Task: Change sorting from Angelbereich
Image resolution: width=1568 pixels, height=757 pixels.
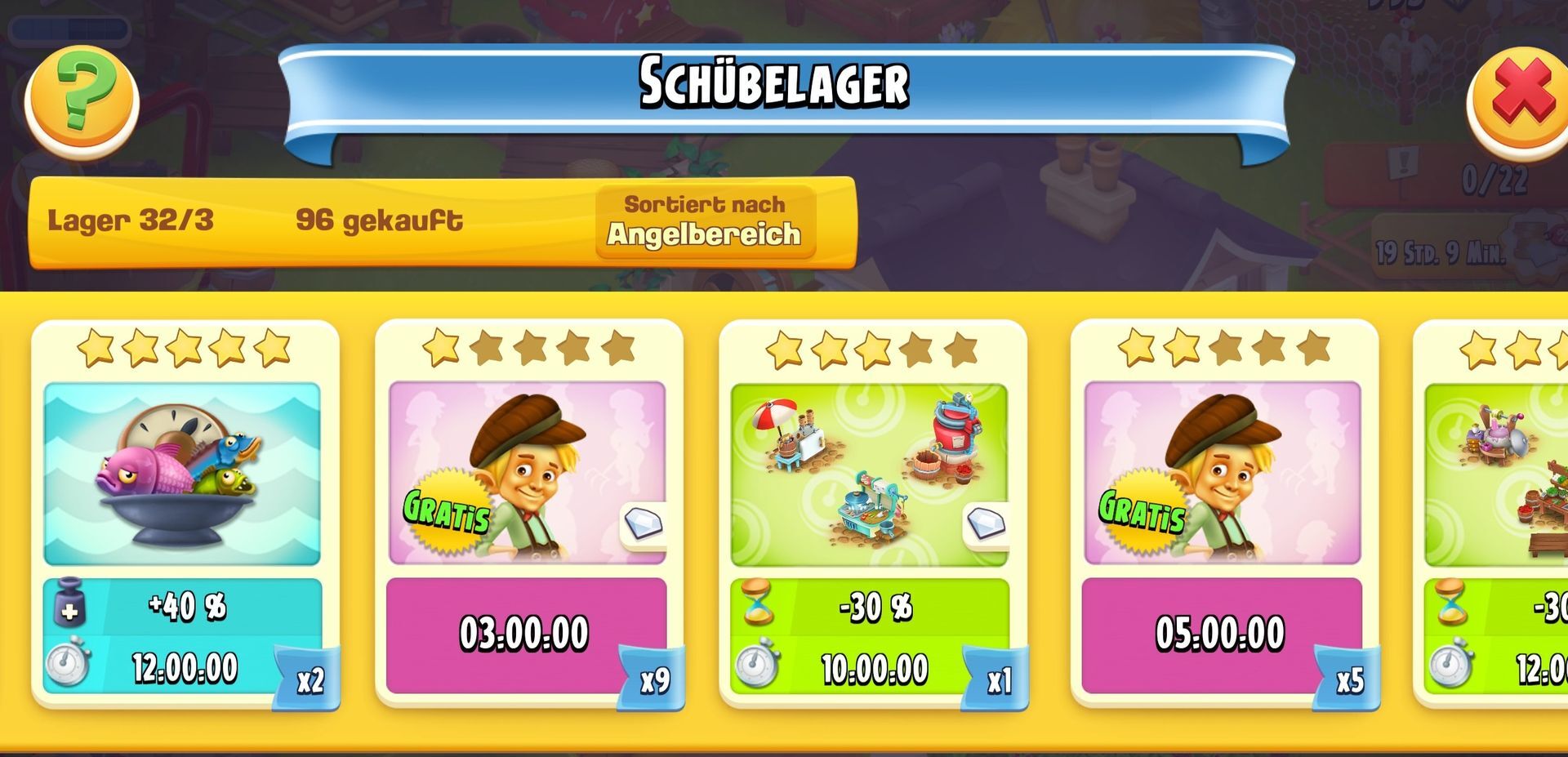Action: point(705,221)
